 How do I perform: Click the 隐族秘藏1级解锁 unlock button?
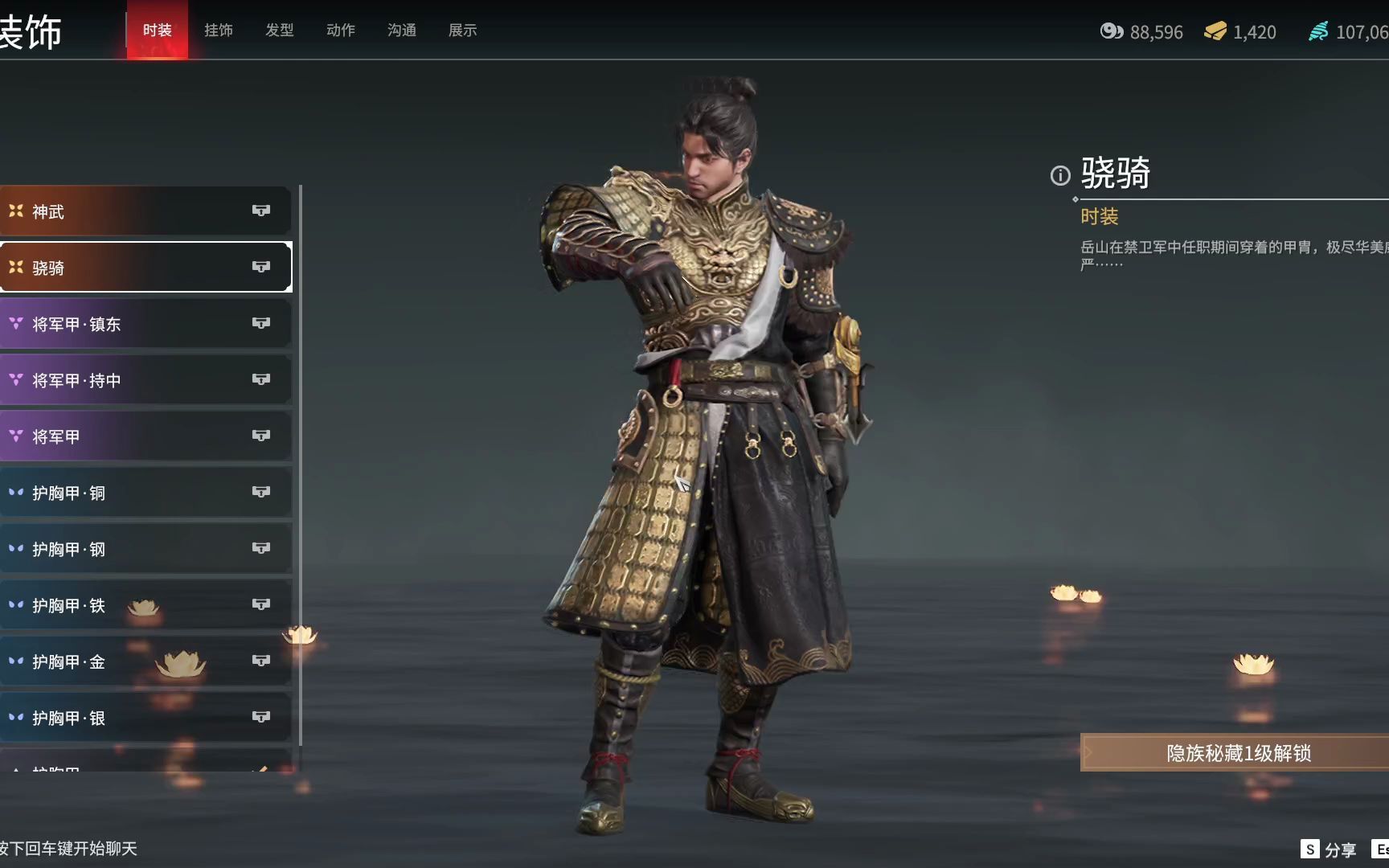tap(1236, 753)
